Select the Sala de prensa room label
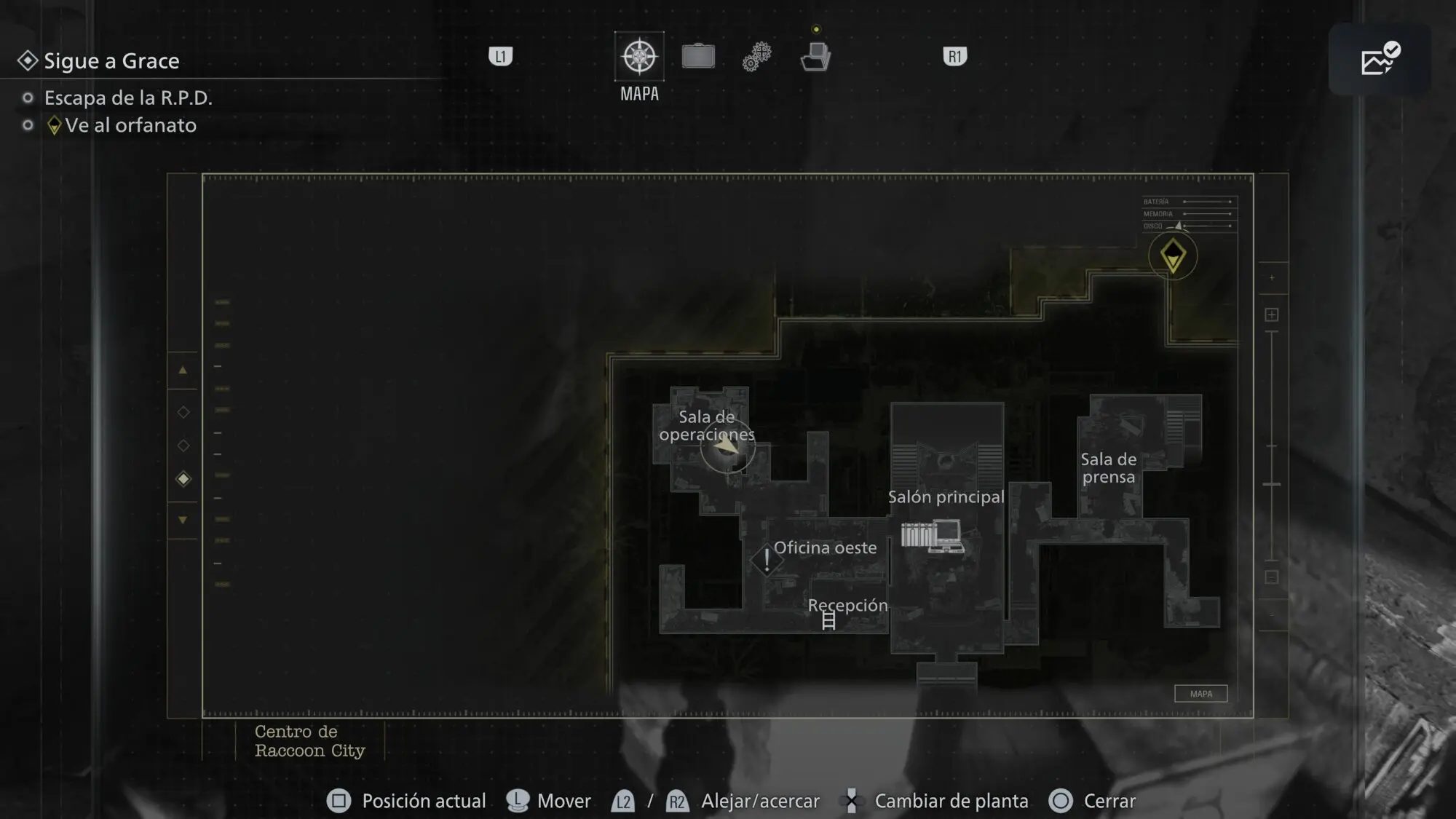The image size is (1456, 819). [1108, 468]
